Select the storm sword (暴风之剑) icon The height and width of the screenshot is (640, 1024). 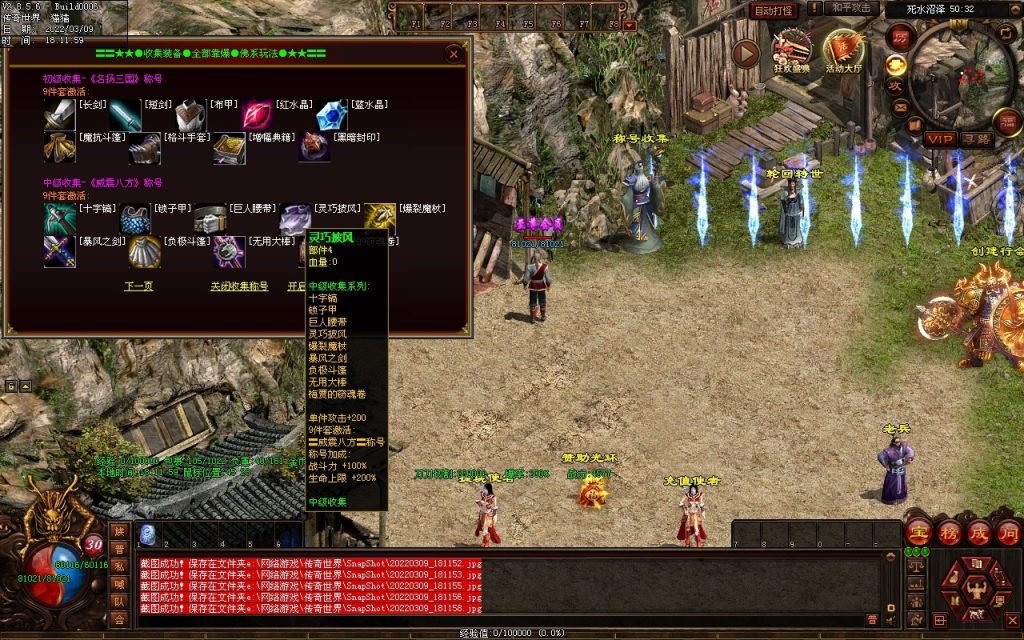pyautogui.click(x=58, y=252)
